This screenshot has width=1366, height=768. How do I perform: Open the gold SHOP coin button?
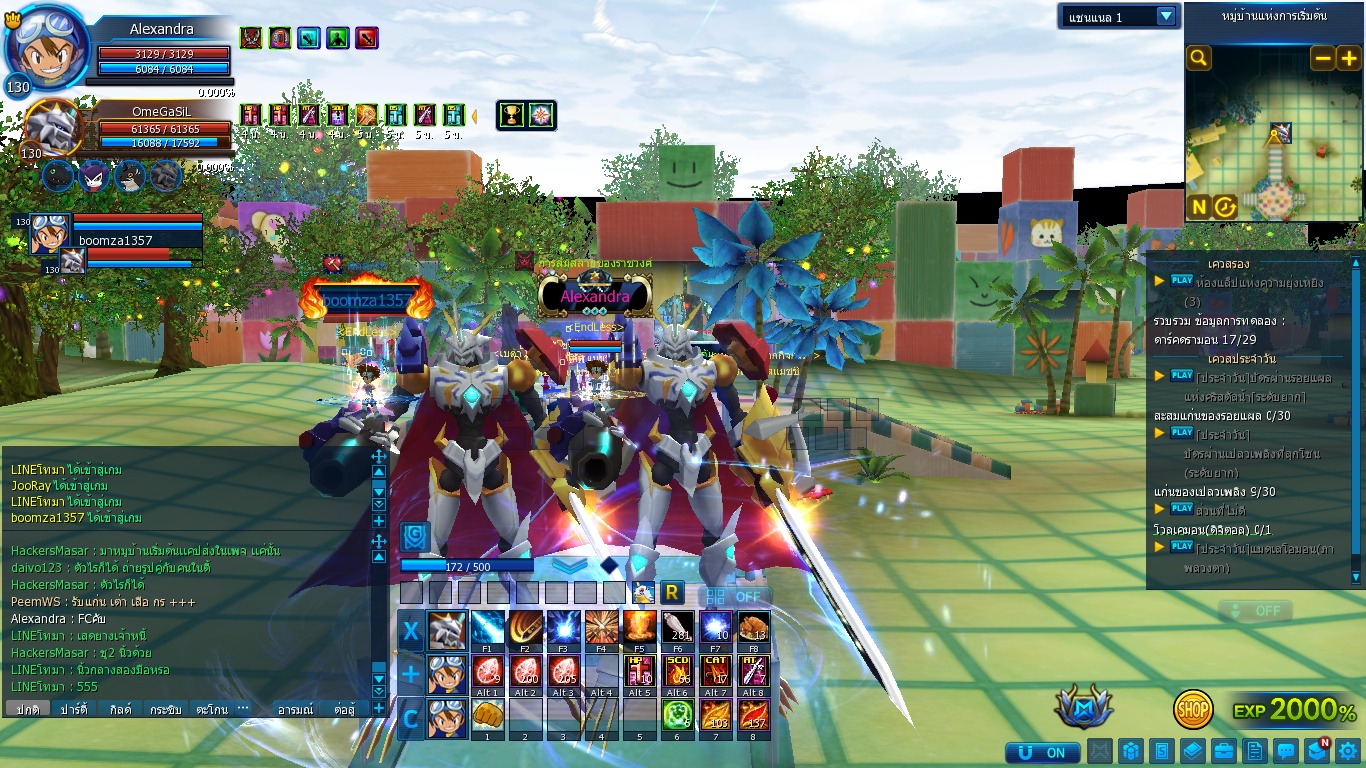(x=1193, y=709)
